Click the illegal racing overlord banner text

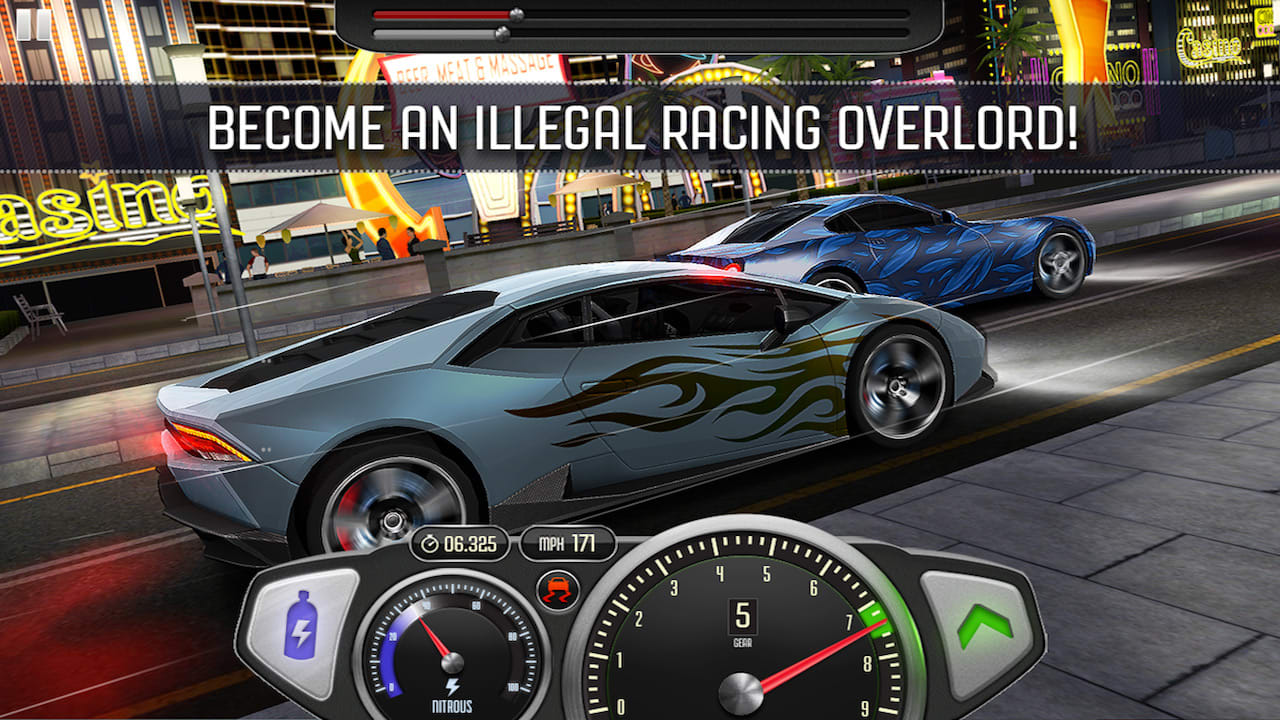[640, 123]
